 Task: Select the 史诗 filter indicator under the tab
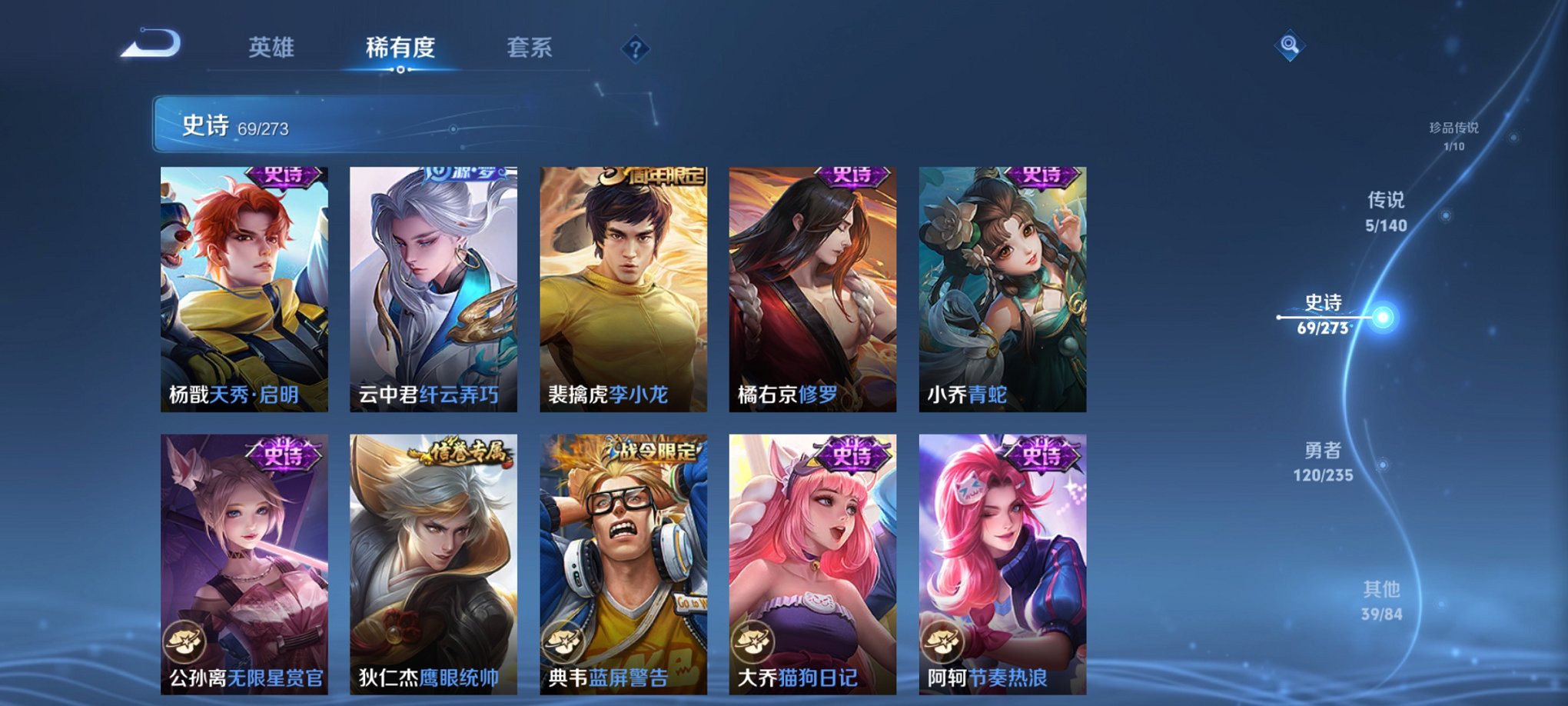[400, 69]
